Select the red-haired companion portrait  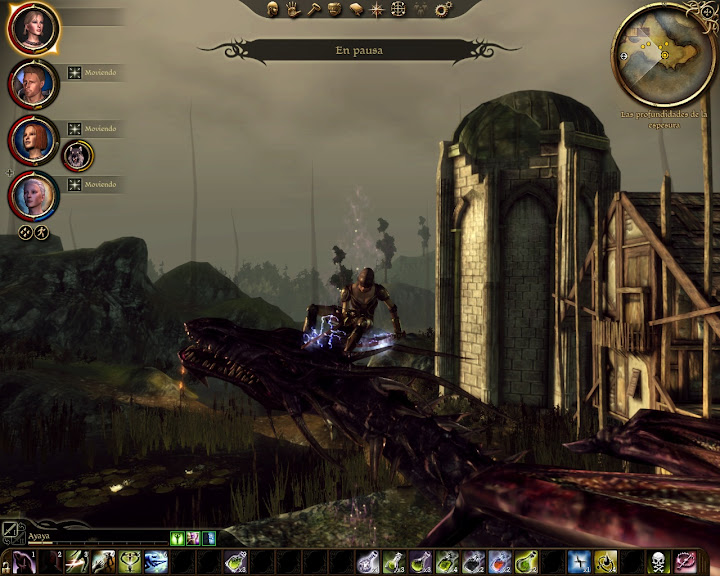point(33,140)
